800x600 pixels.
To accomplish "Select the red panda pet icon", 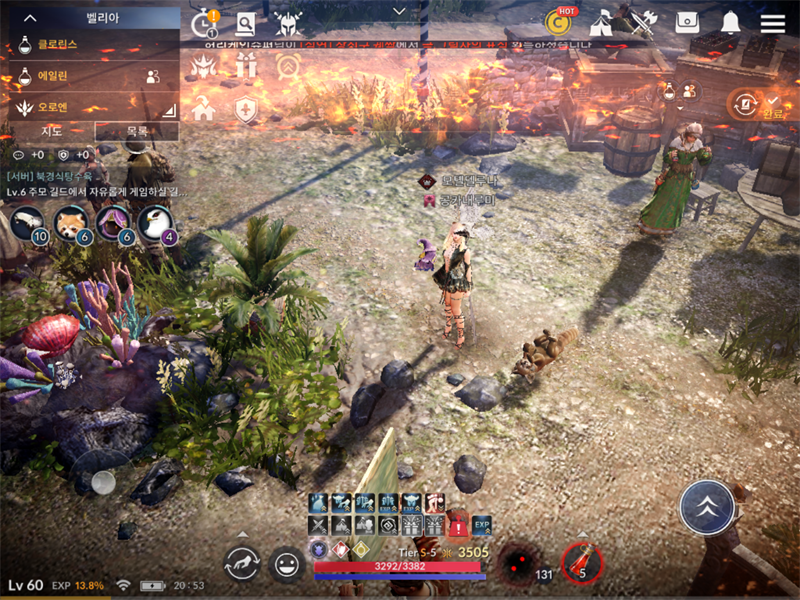I will tap(72, 222).
